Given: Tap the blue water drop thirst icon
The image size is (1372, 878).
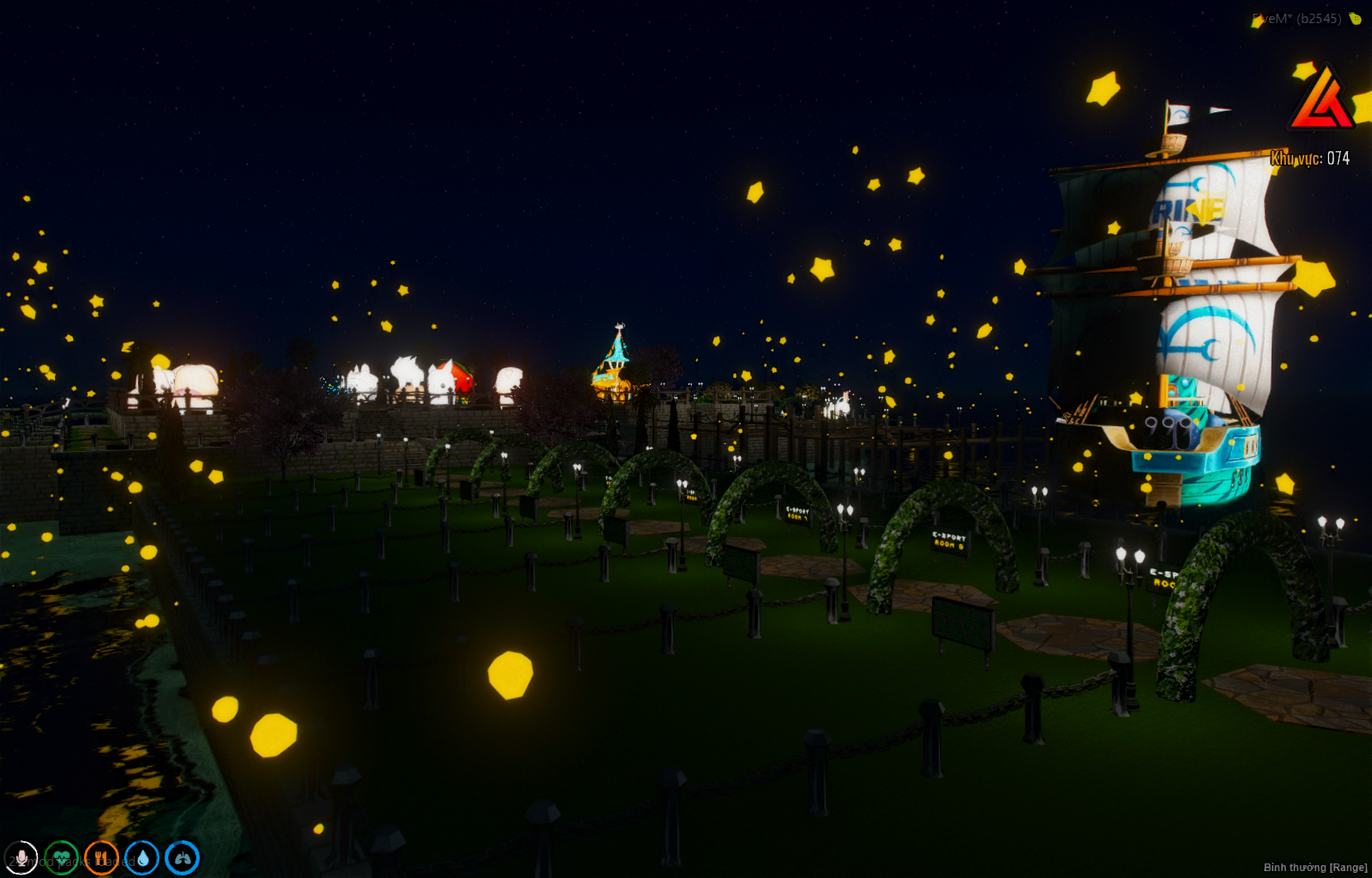Looking at the screenshot, I should [141, 857].
